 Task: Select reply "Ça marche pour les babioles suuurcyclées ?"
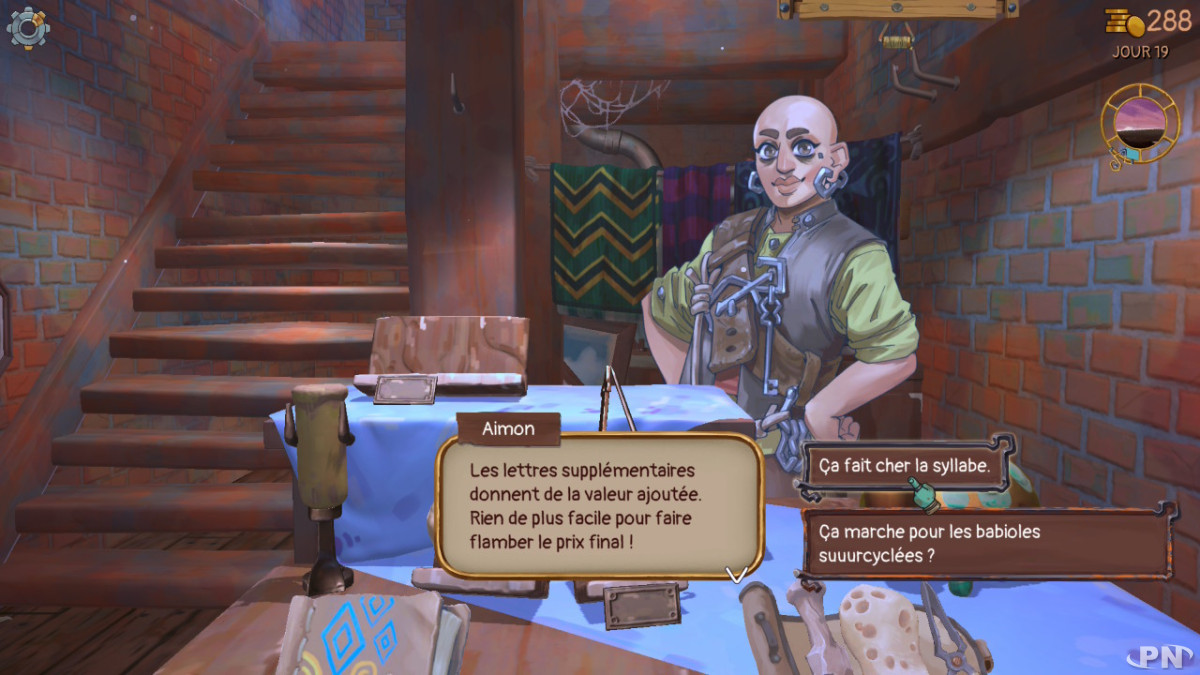pos(985,543)
